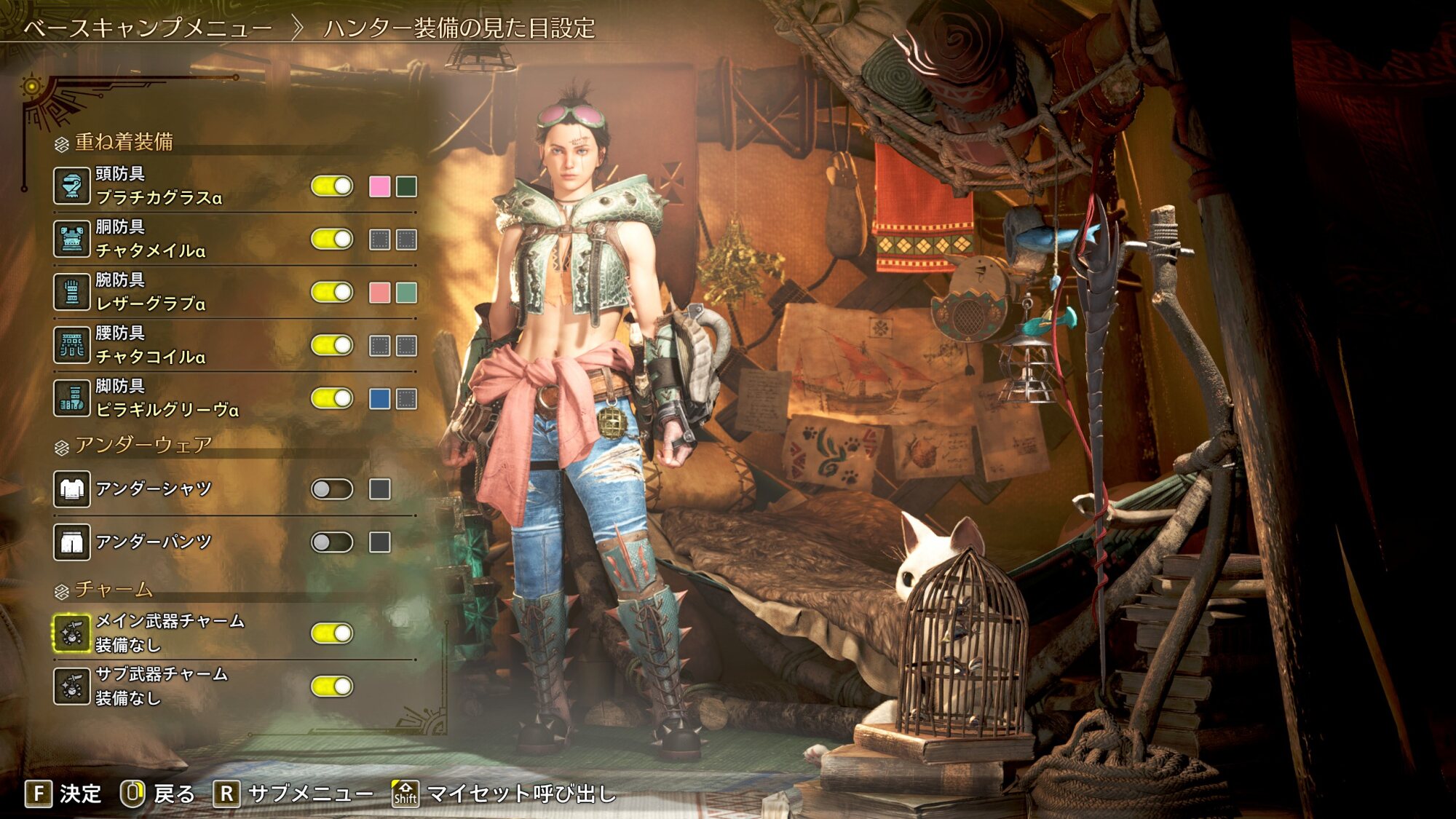Toggle the 腕防具 arm armor switch
Image resolution: width=1456 pixels, height=819 pixels.
coord(332,293)
